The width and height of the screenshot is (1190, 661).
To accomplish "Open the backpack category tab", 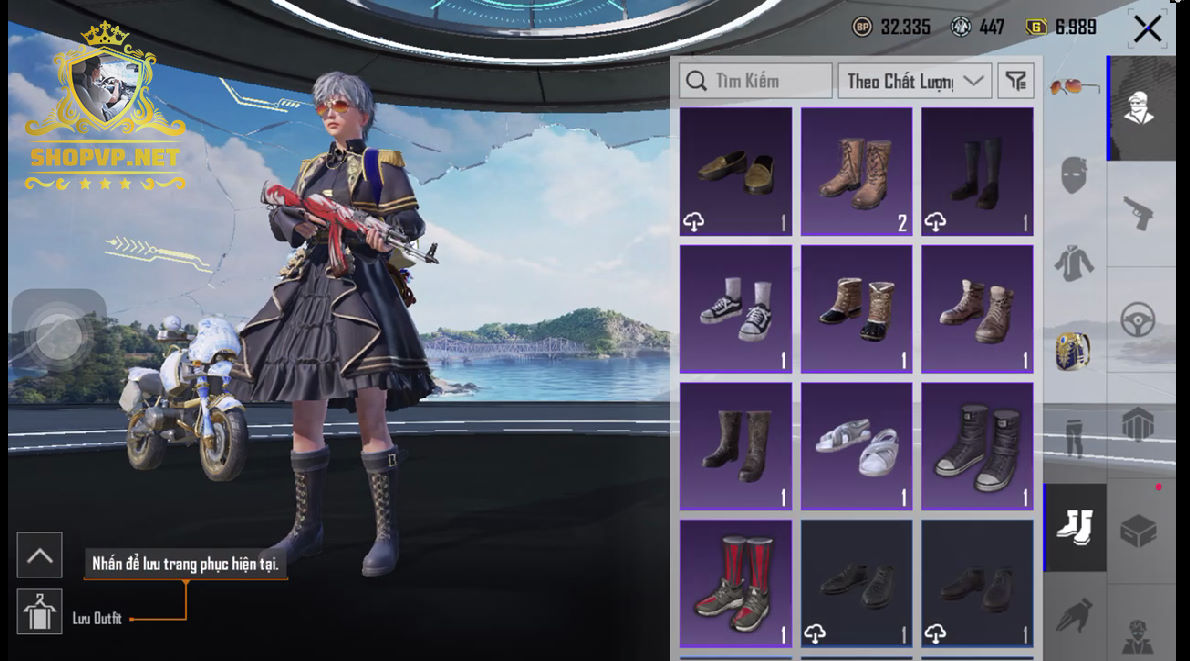I will coord(1075,350).
